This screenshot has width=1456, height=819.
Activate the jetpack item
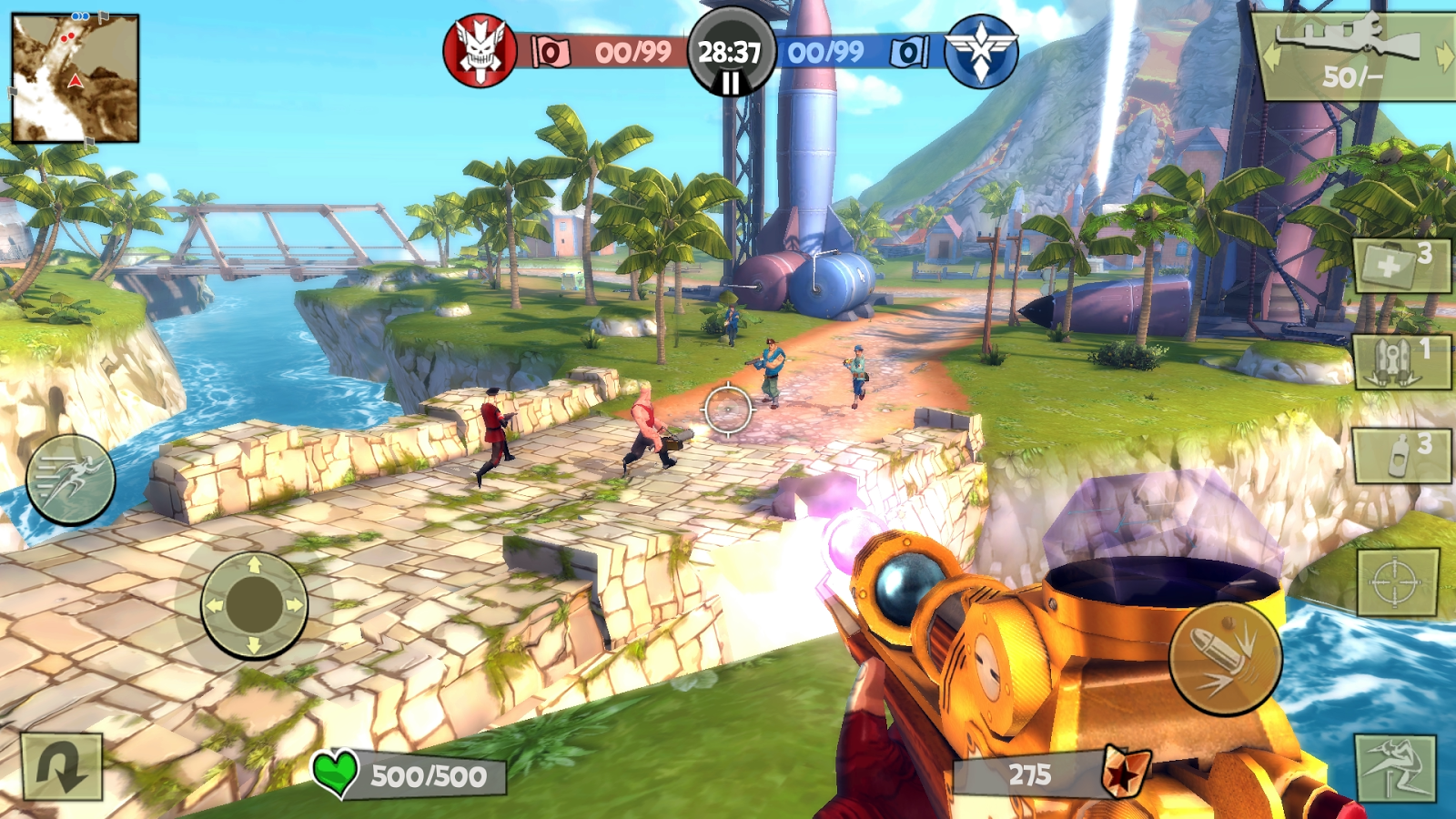(x=1401, y=361)
